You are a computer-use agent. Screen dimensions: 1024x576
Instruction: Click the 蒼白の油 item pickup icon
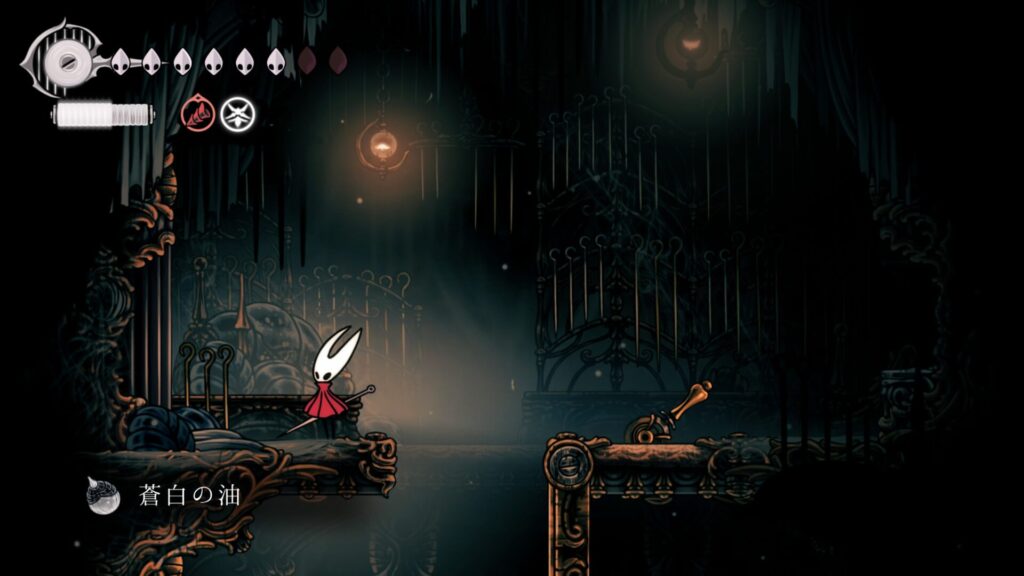pos(104,495)
